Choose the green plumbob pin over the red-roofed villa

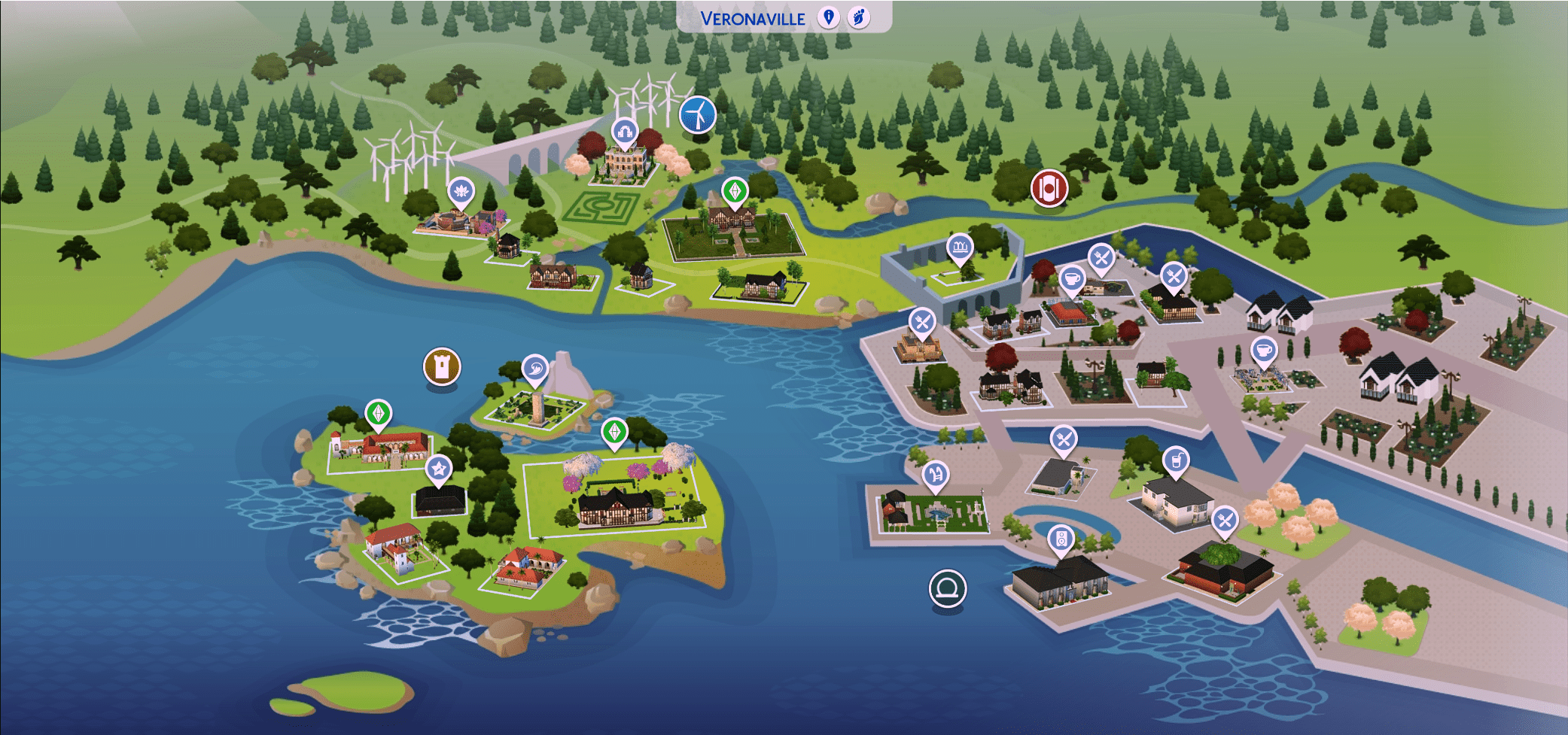tap(378, 413)
